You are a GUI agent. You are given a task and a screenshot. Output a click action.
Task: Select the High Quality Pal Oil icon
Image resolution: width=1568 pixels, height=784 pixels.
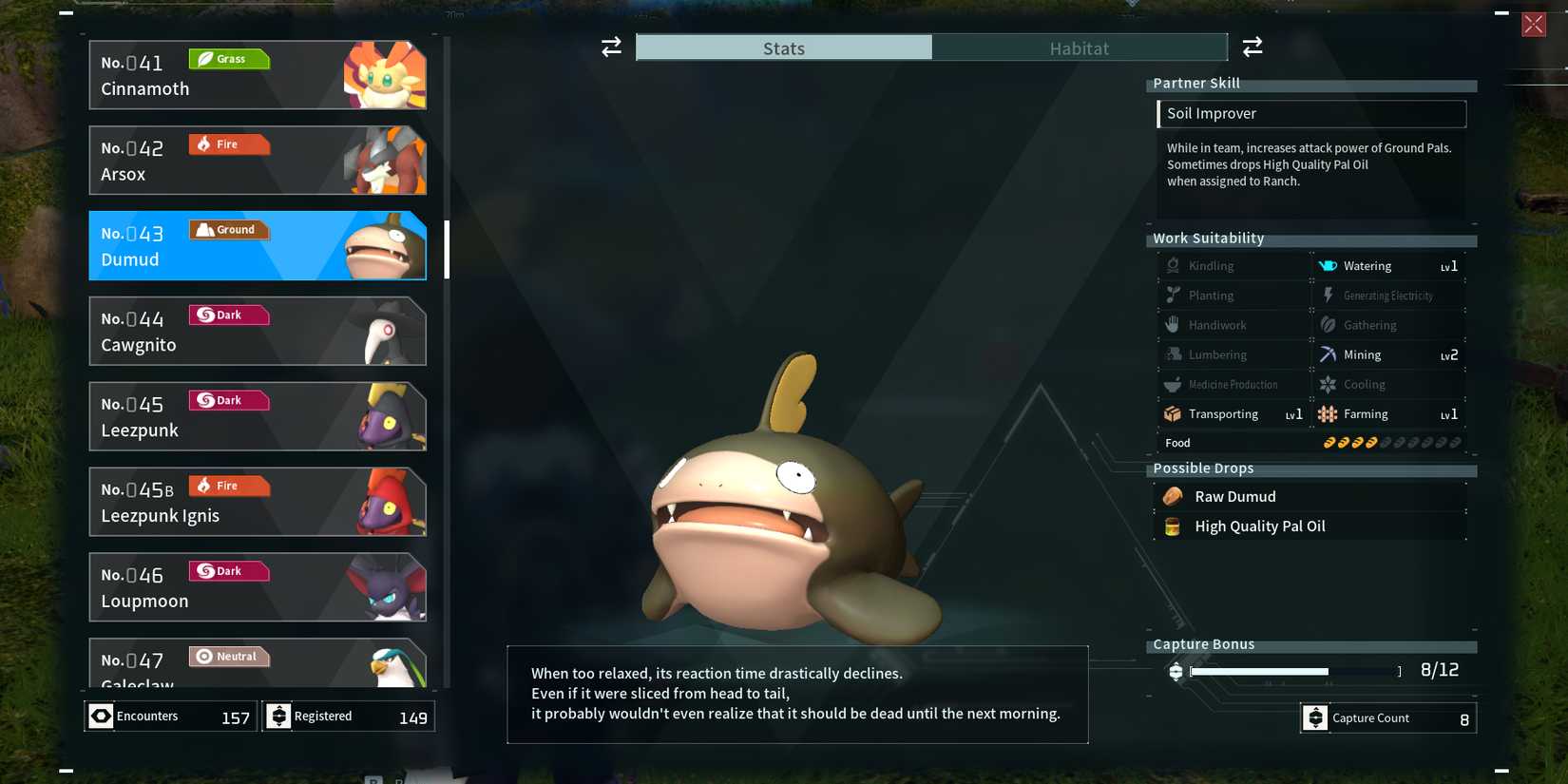1172,526
